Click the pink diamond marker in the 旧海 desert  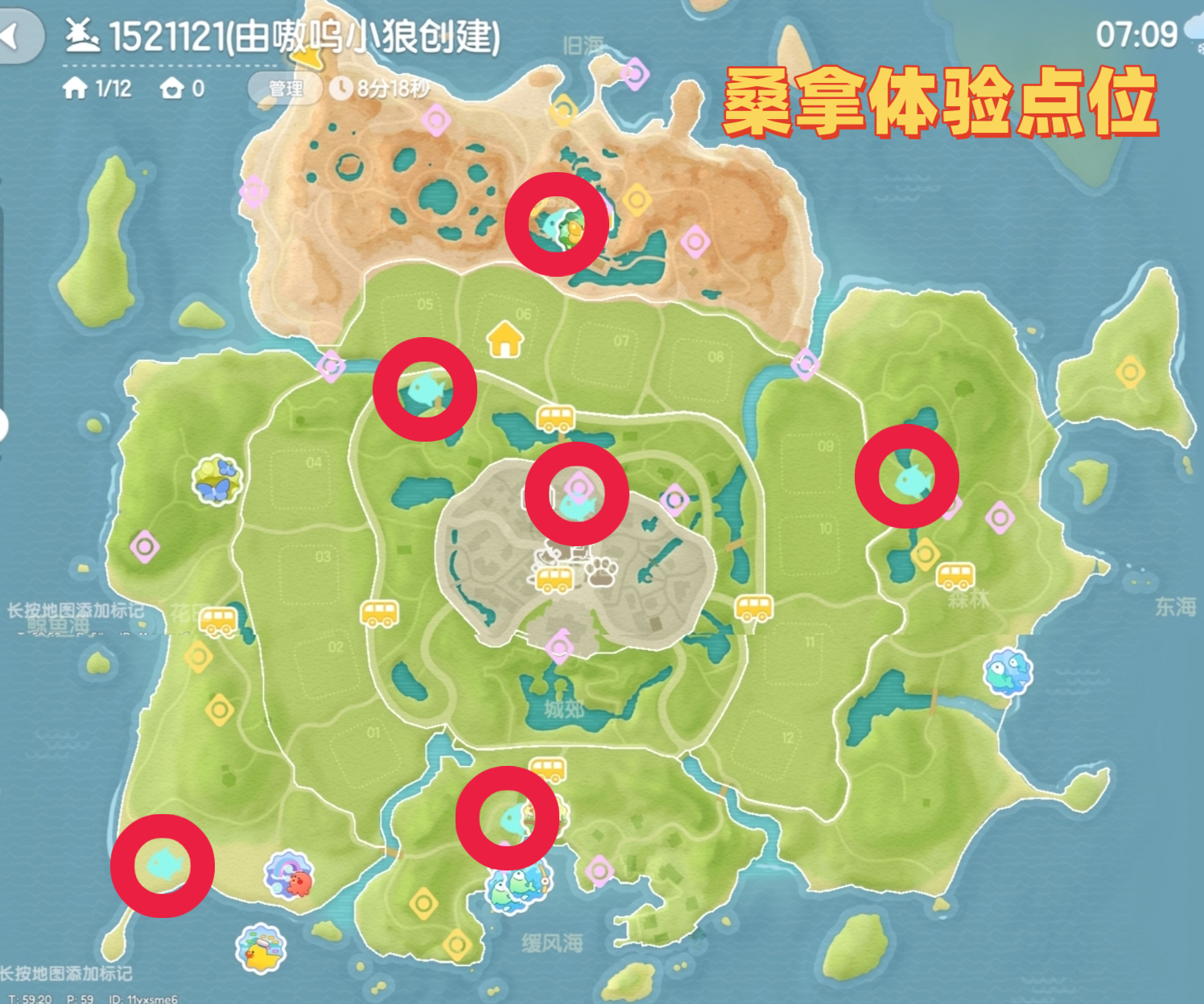[x=635, y=74]
